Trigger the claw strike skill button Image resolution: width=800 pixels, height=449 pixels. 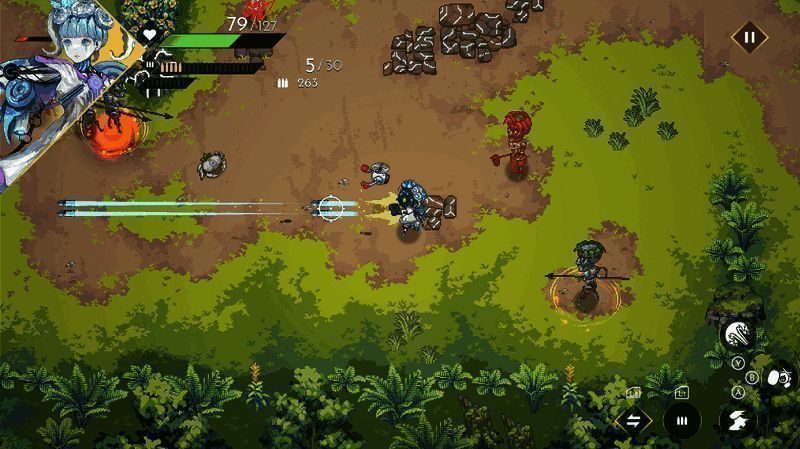pos(737,335)
